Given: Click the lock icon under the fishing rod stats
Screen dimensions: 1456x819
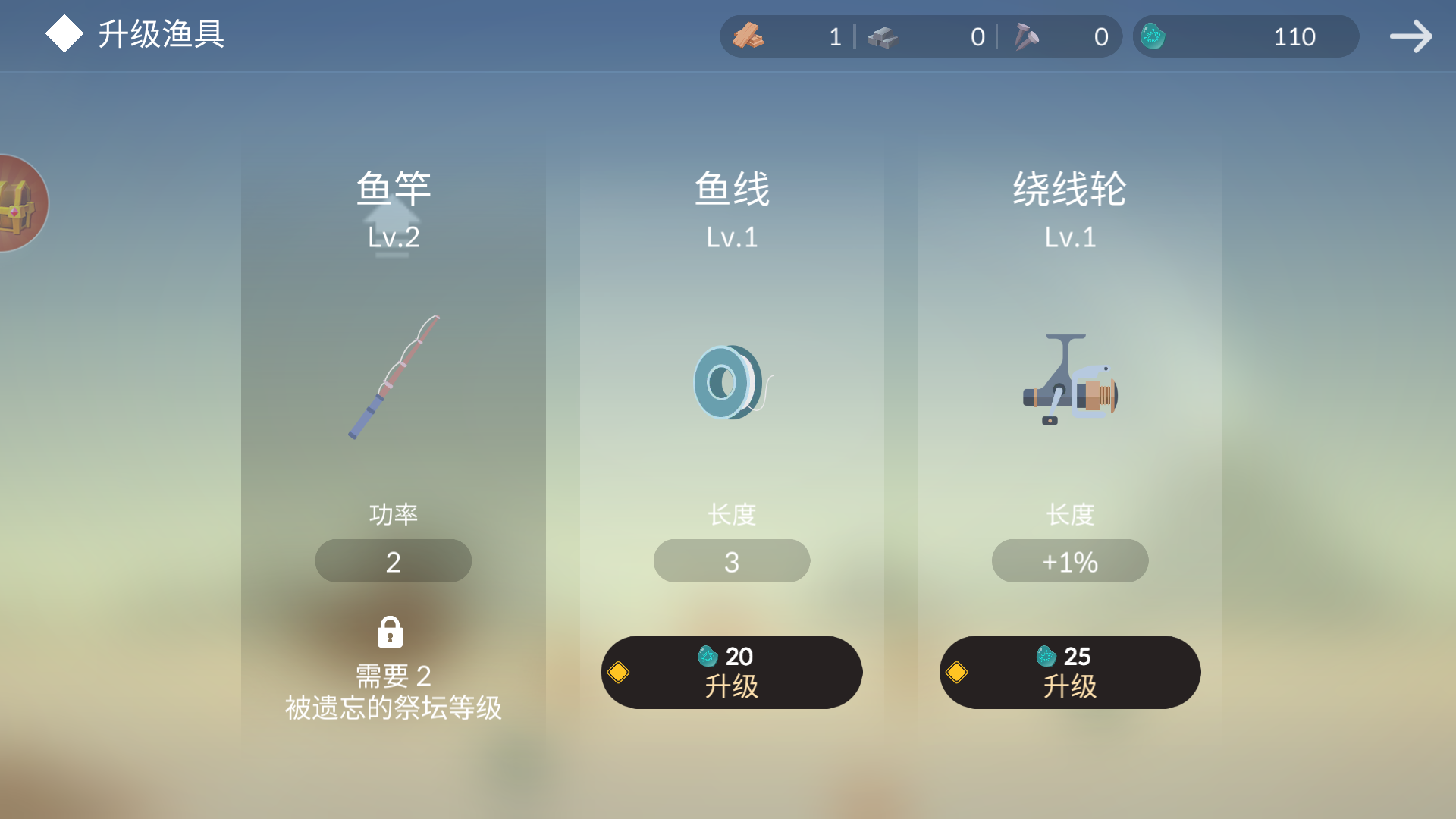Looking at the screenshot, I should pos(391,632).
